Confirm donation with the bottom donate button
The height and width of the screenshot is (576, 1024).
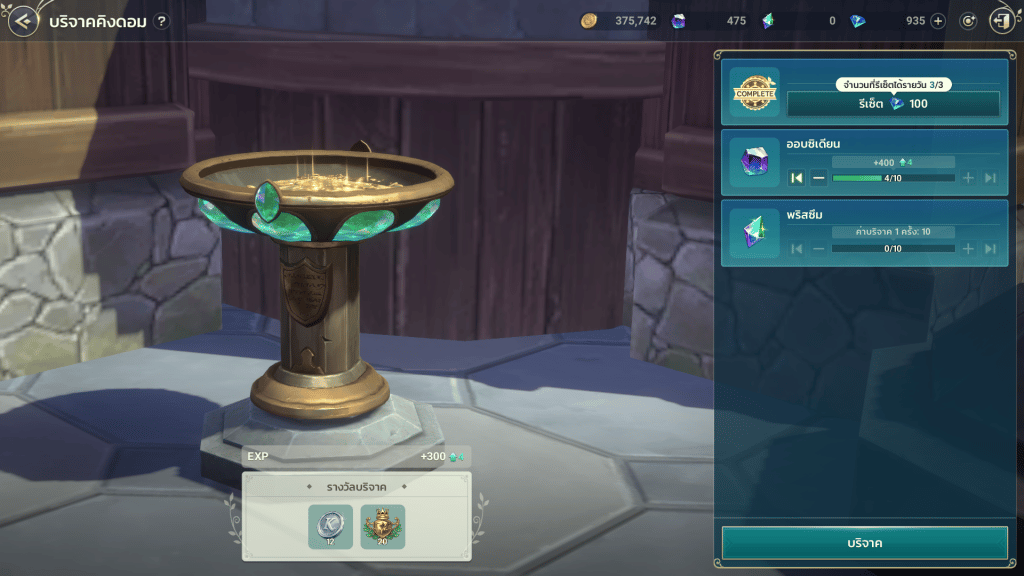coord(864,543)
